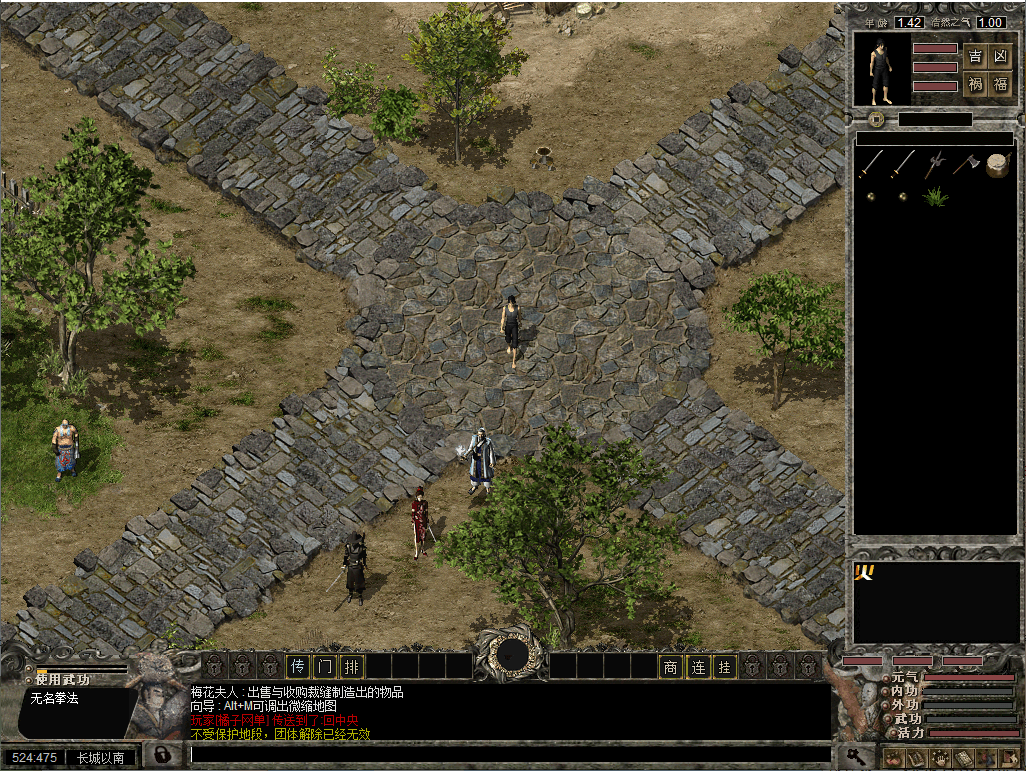1026x771 pixels.
Task: Select the 祸 button
Action: (x=975, y=85)
